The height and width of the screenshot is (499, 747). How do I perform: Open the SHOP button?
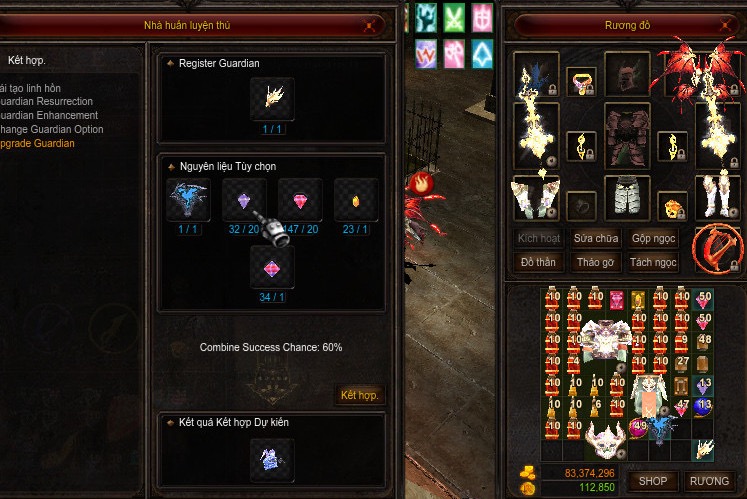coord(653,481)
